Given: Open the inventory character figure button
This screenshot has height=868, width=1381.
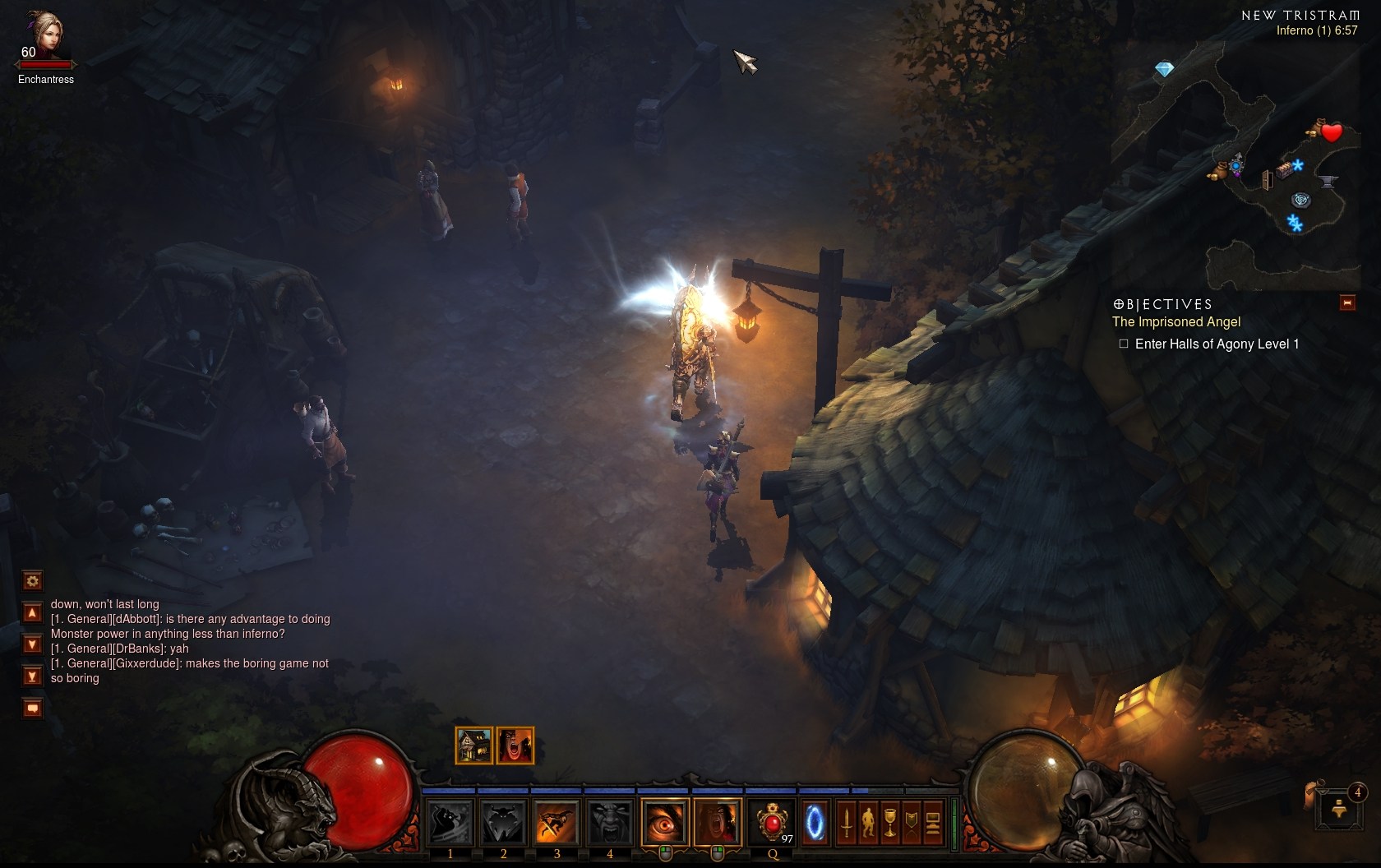Looking at the screenshot, I should click(x=868, y=822).
